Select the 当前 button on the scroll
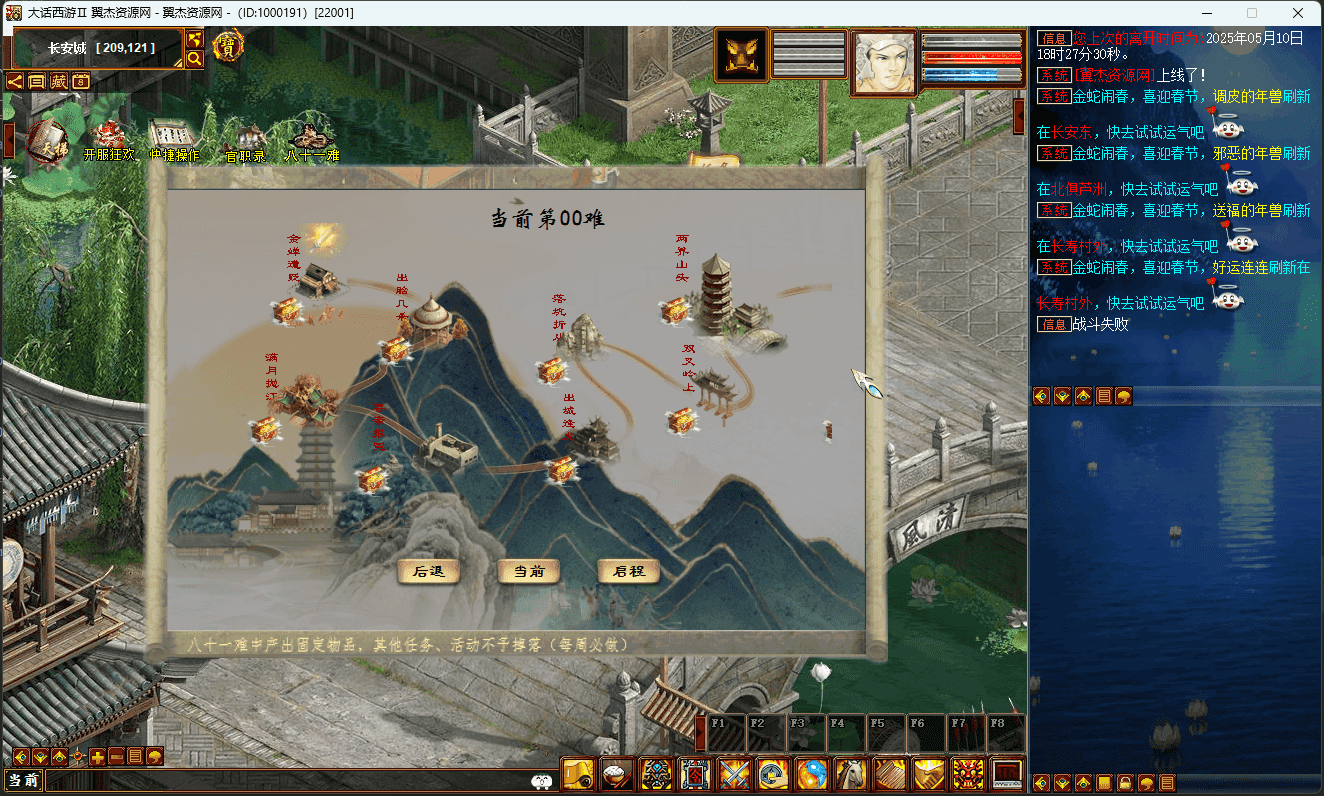Image resolution: width=1324 pixels, height=796 pixels. point(529,572)
